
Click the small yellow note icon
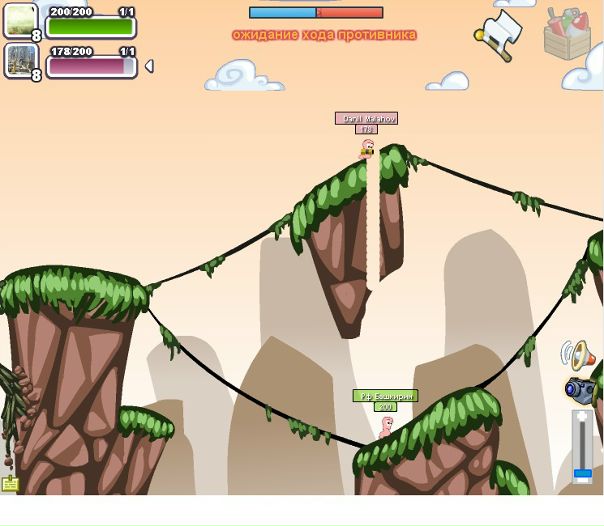click(10, 484)
